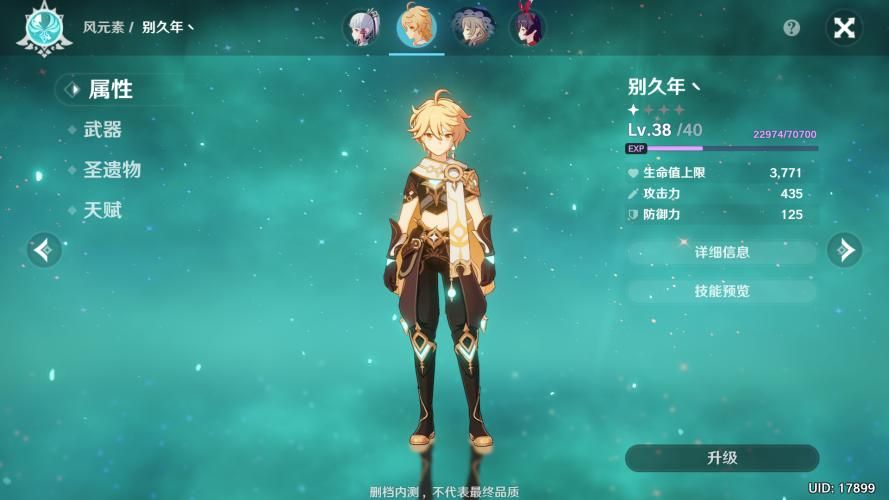
Task: Open the 技能预览 skill preview
Action: coord(721,291)
